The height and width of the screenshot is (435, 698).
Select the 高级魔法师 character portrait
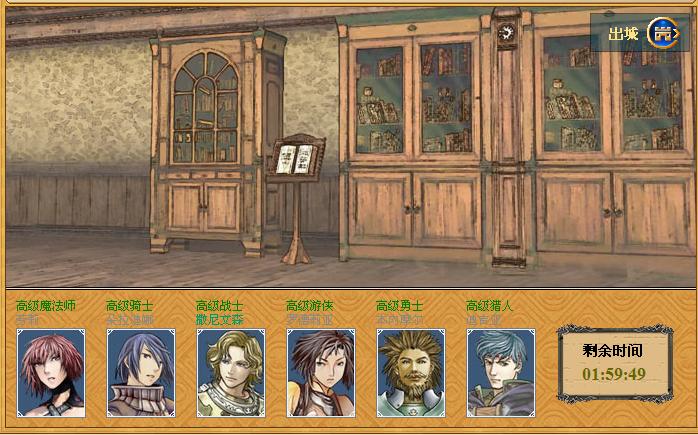click(51, 372)
